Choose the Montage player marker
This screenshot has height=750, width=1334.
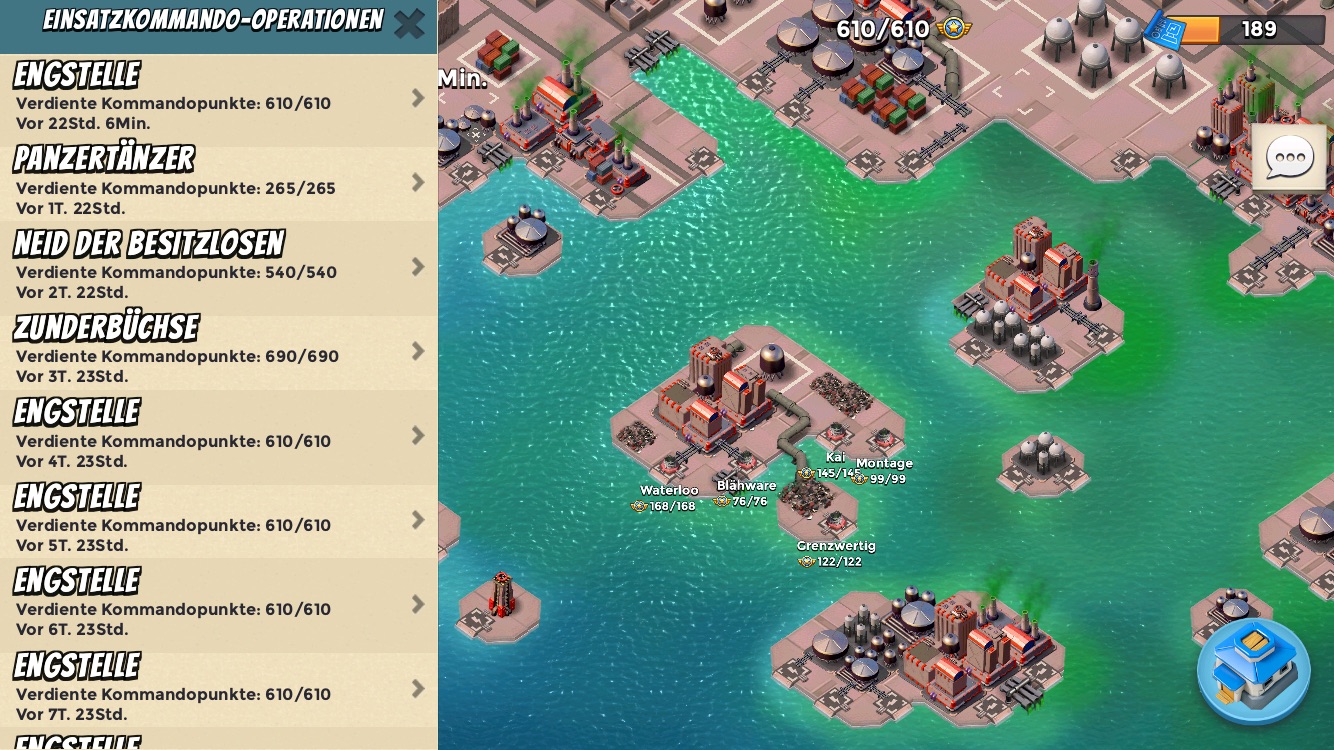tap(883, 471)
